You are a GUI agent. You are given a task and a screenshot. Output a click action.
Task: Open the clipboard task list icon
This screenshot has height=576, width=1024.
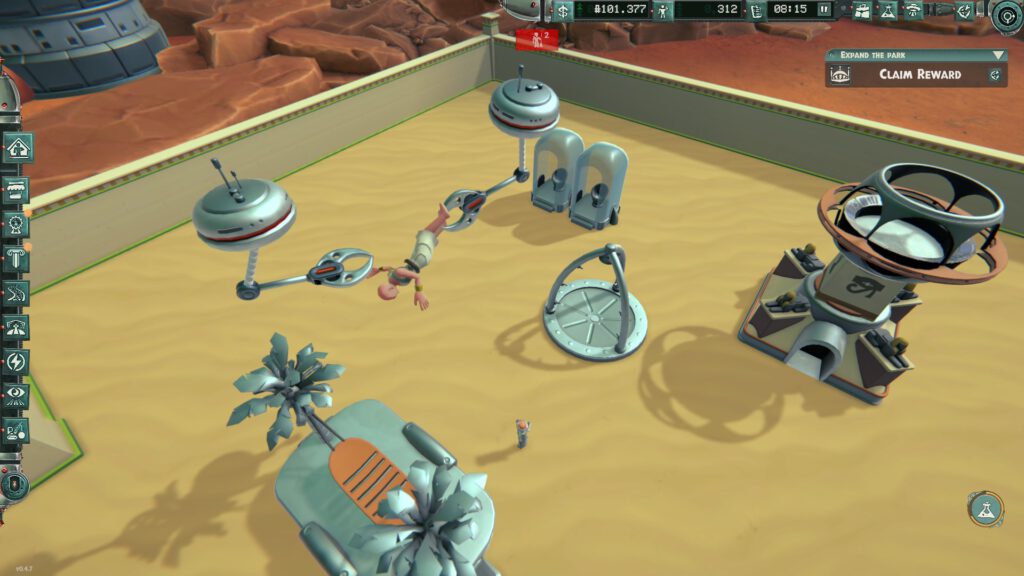tap(756, 10)
